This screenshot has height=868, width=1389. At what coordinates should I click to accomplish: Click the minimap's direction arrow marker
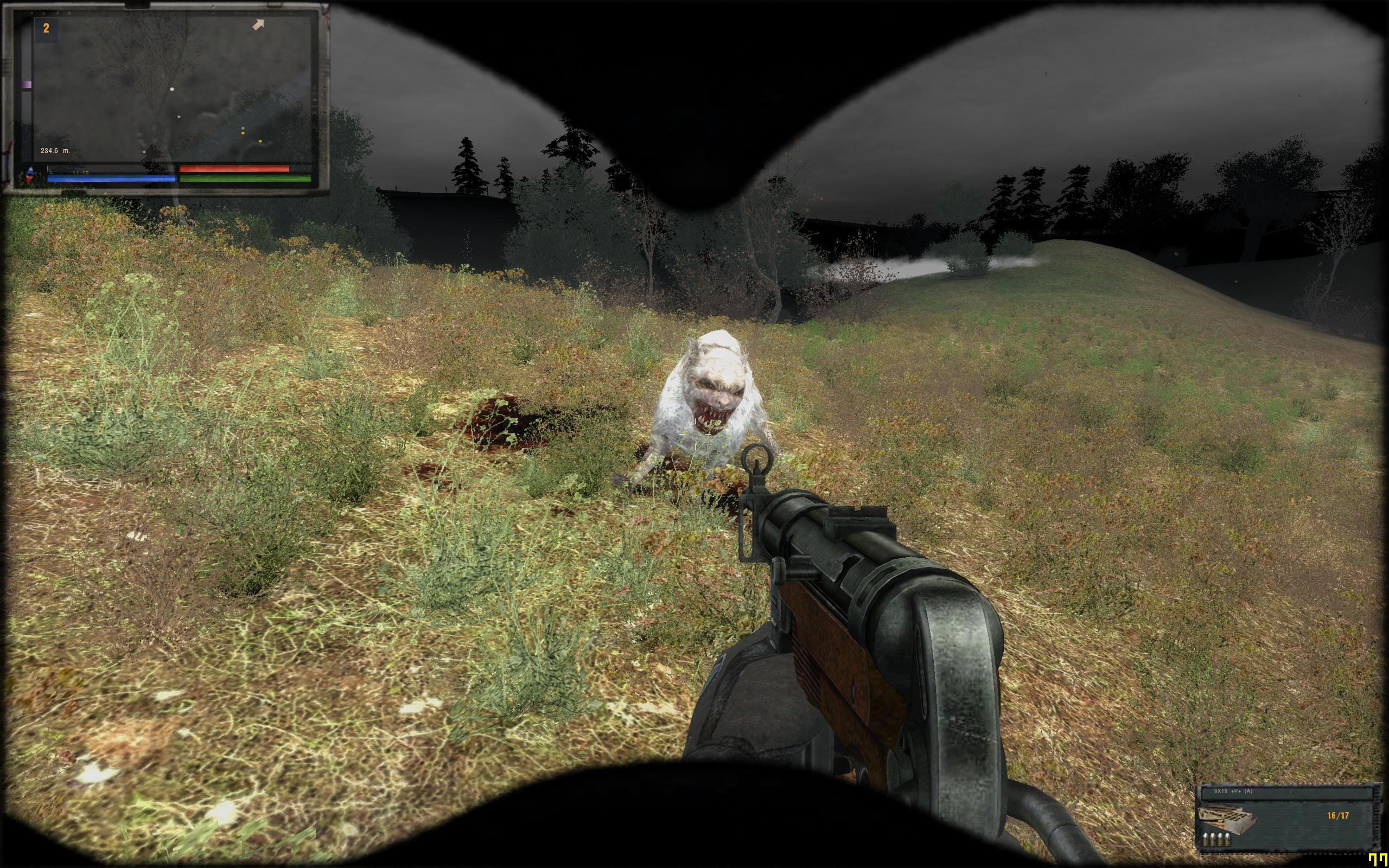(x=259, y=25)
